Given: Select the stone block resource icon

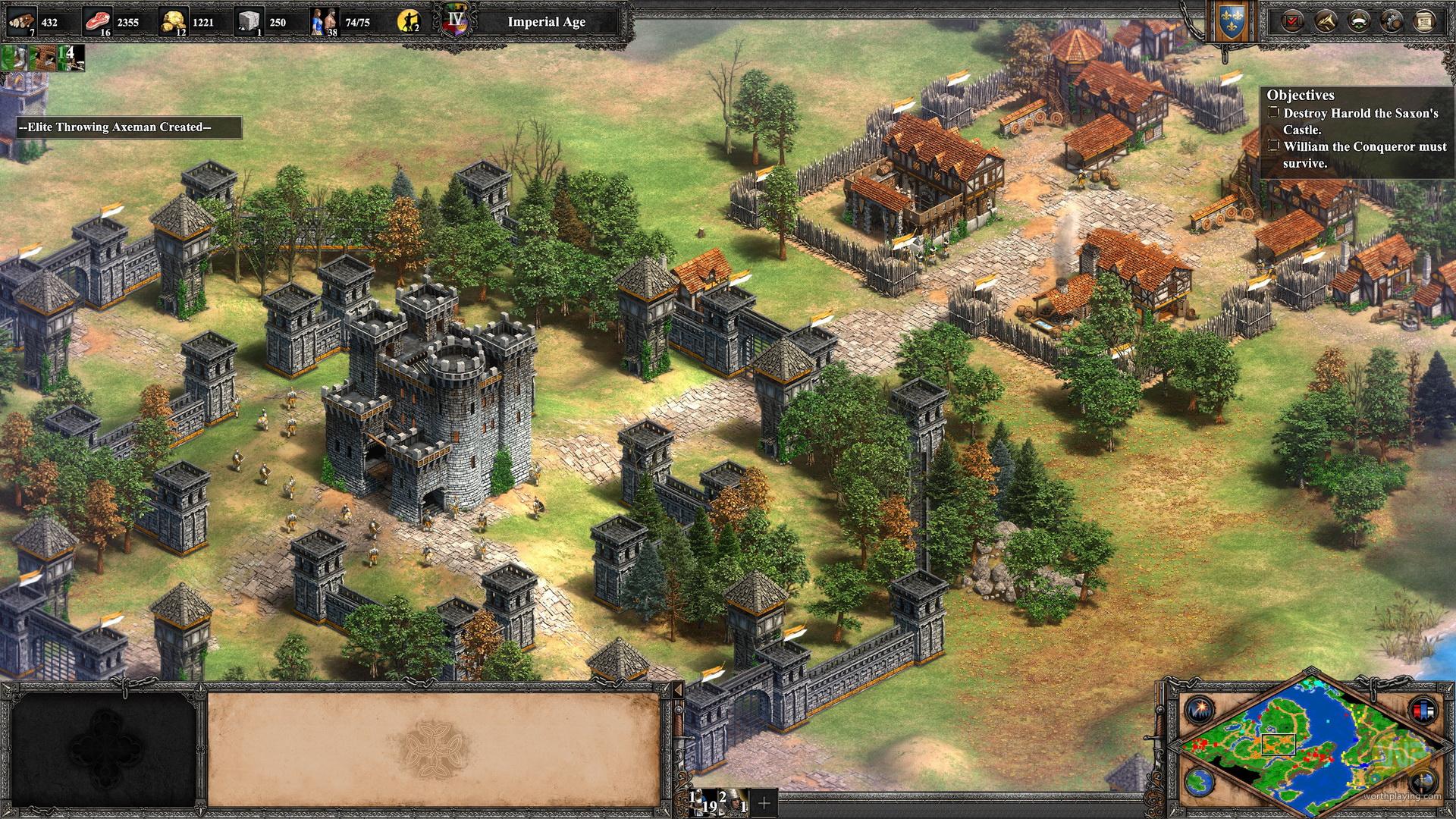Looking at the screenshot, I should (248, 22).
